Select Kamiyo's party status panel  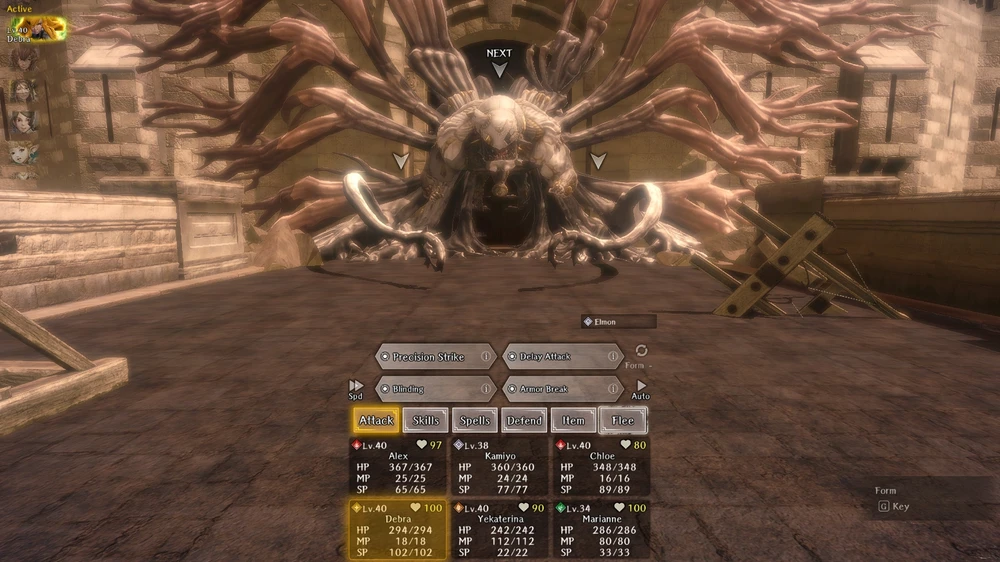pyautogui.click(x=498, y=466)
